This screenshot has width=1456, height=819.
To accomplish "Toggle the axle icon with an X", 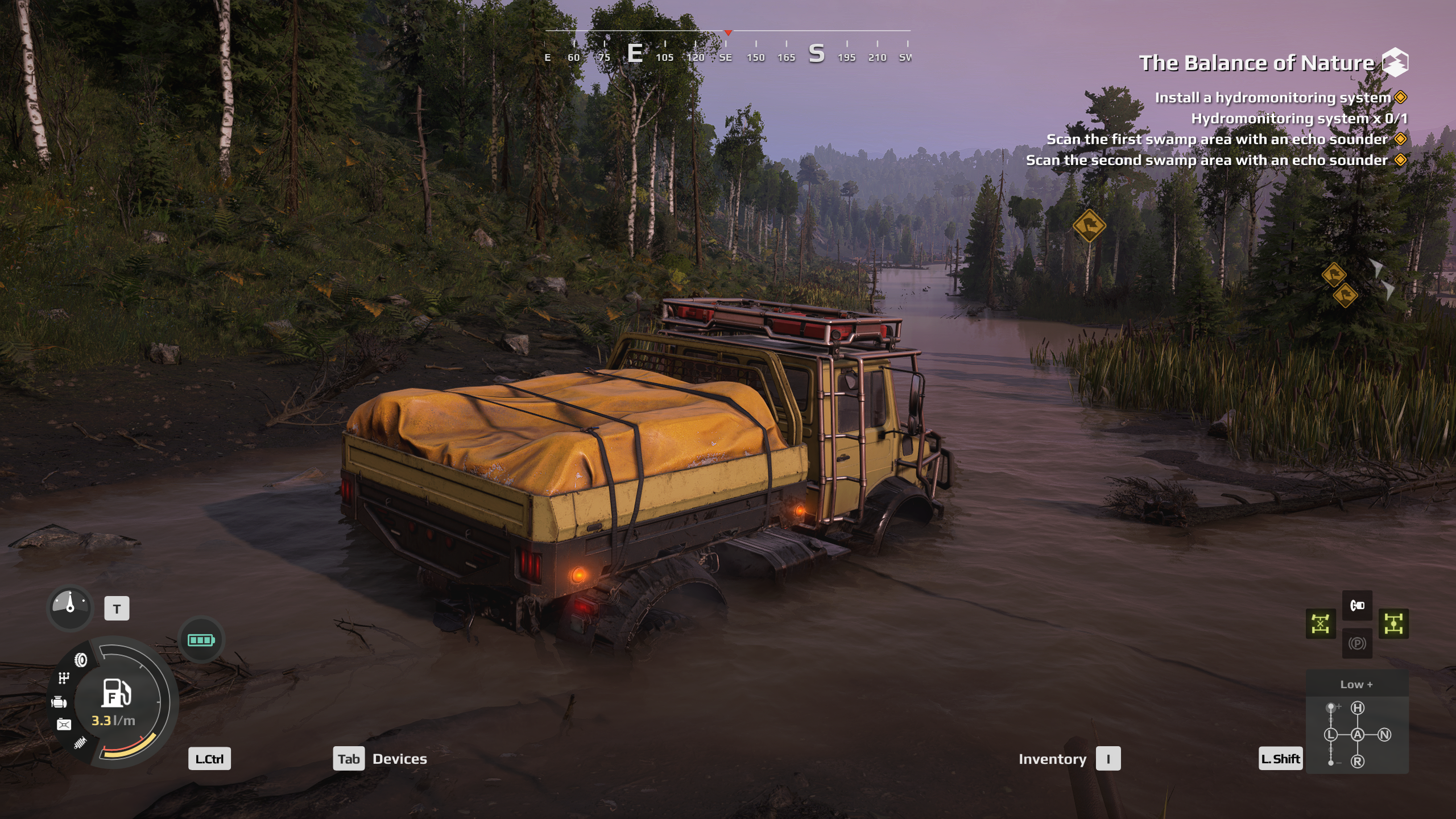I will pyautogui.click(x=1320, y=624).
